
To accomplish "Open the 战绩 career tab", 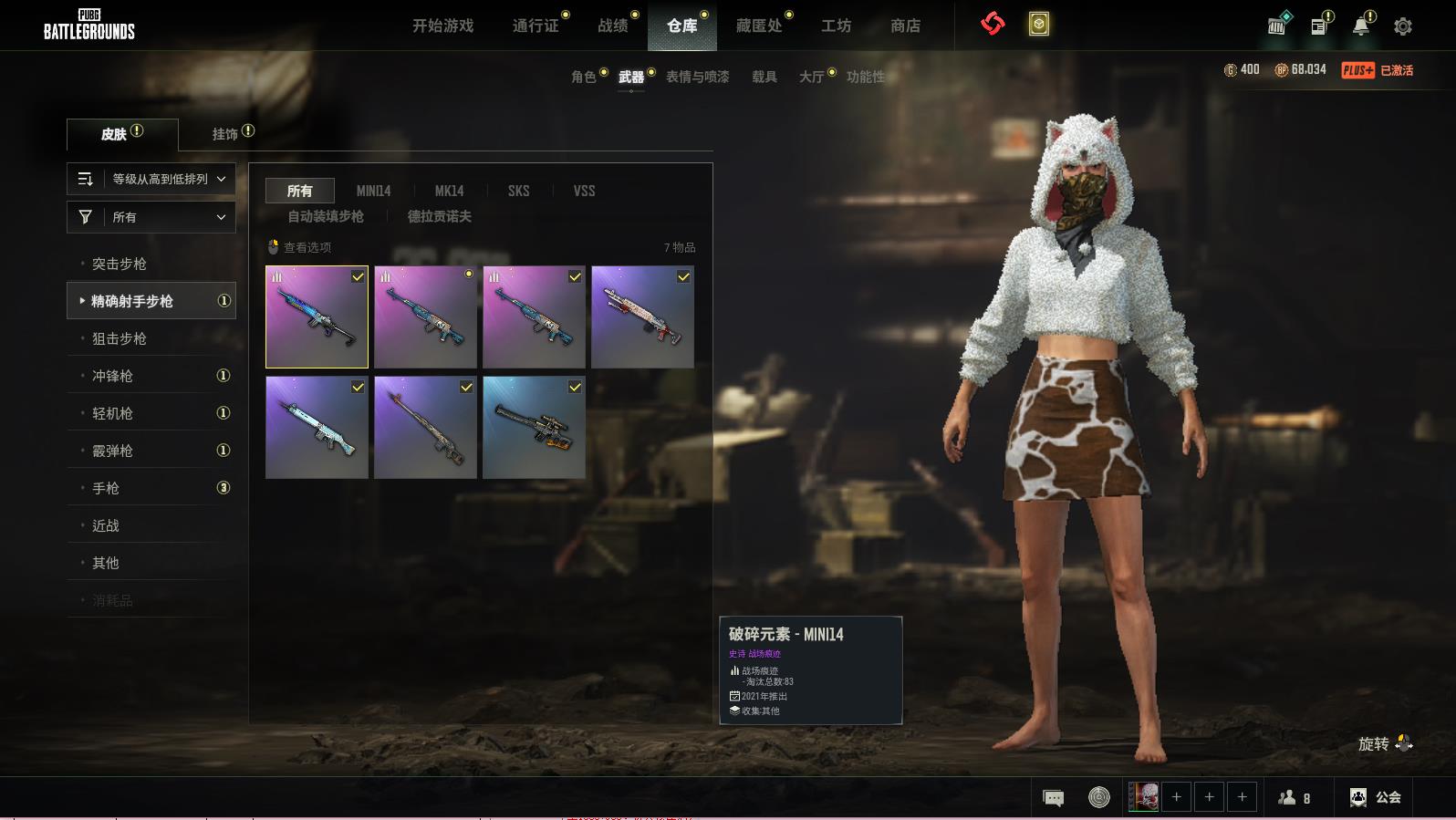I will pos(613,26).
